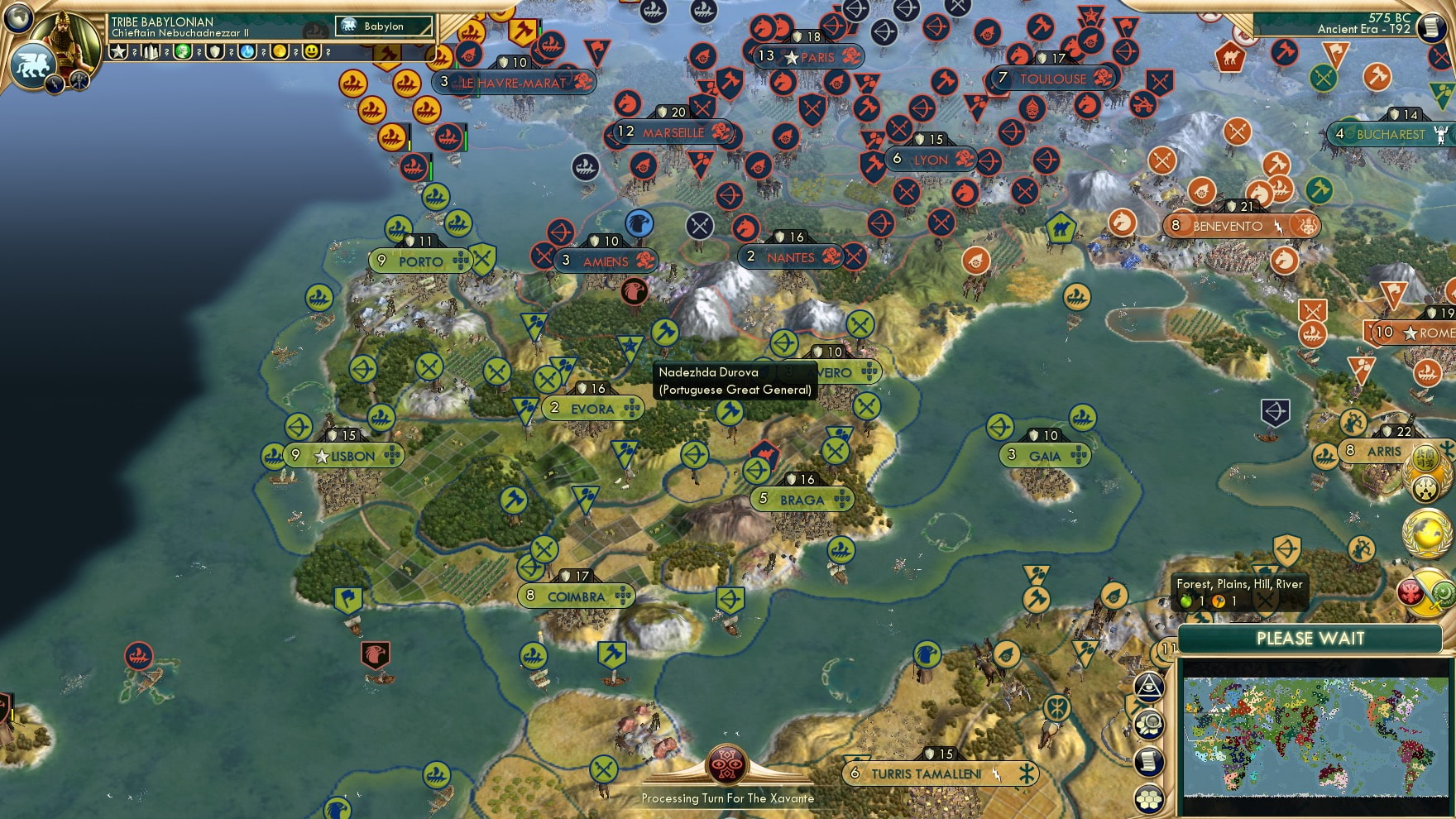Viewport: 1456px width, 819px height.
Task: Toggle strategic view with the eye pyramid icon
Action: tap(1149, 687)
